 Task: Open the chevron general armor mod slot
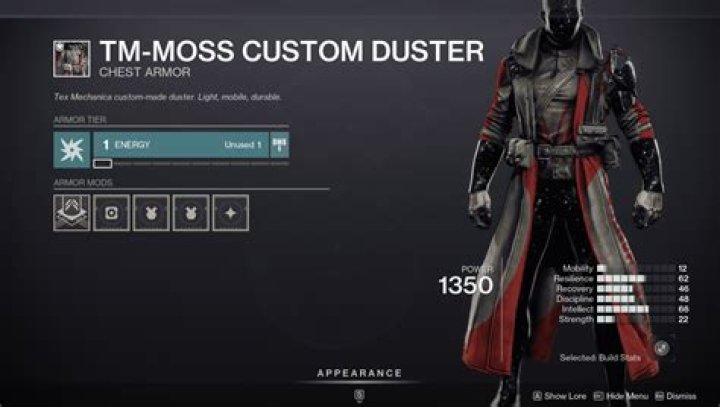(x=72, y=212)
